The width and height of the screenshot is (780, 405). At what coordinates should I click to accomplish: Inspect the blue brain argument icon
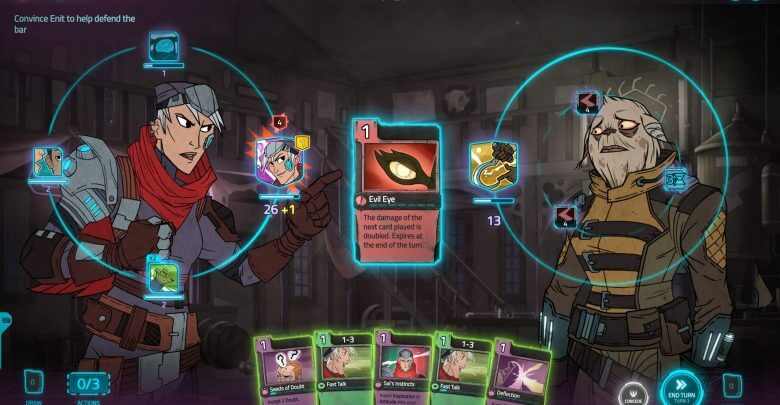[x=163, y=45]
